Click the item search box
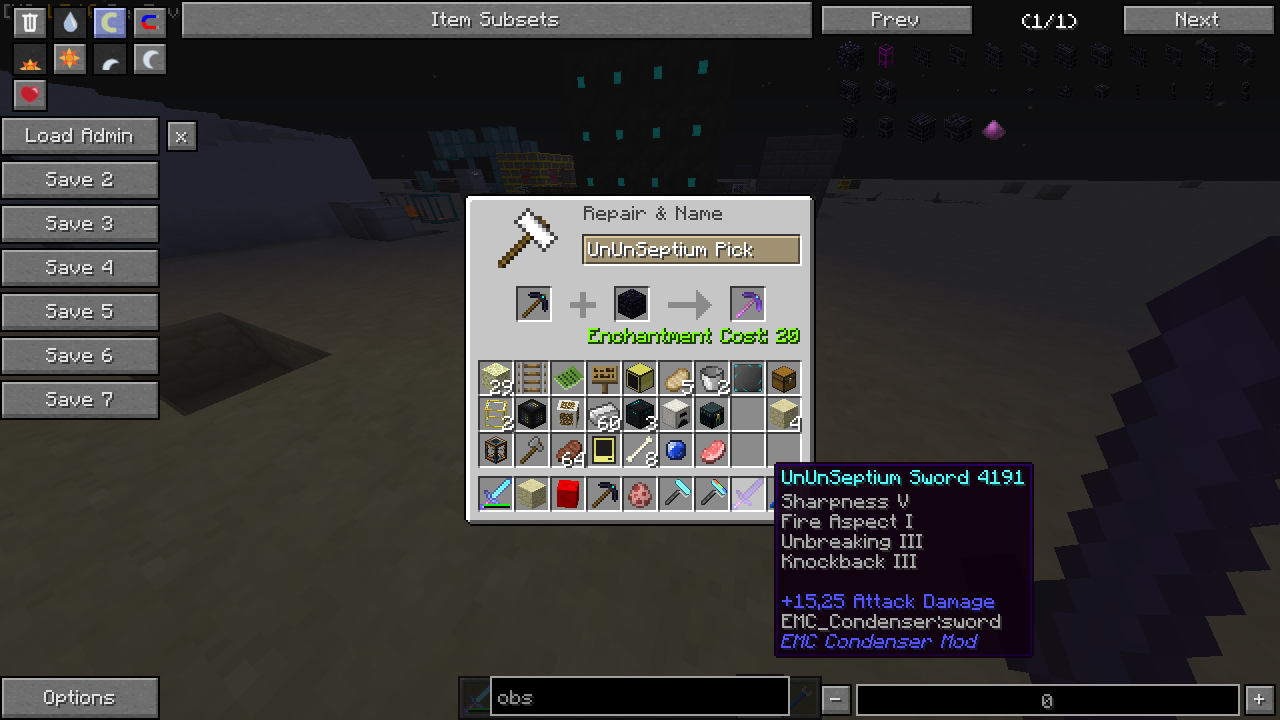The image size is (1280, 720). point(639,697)
